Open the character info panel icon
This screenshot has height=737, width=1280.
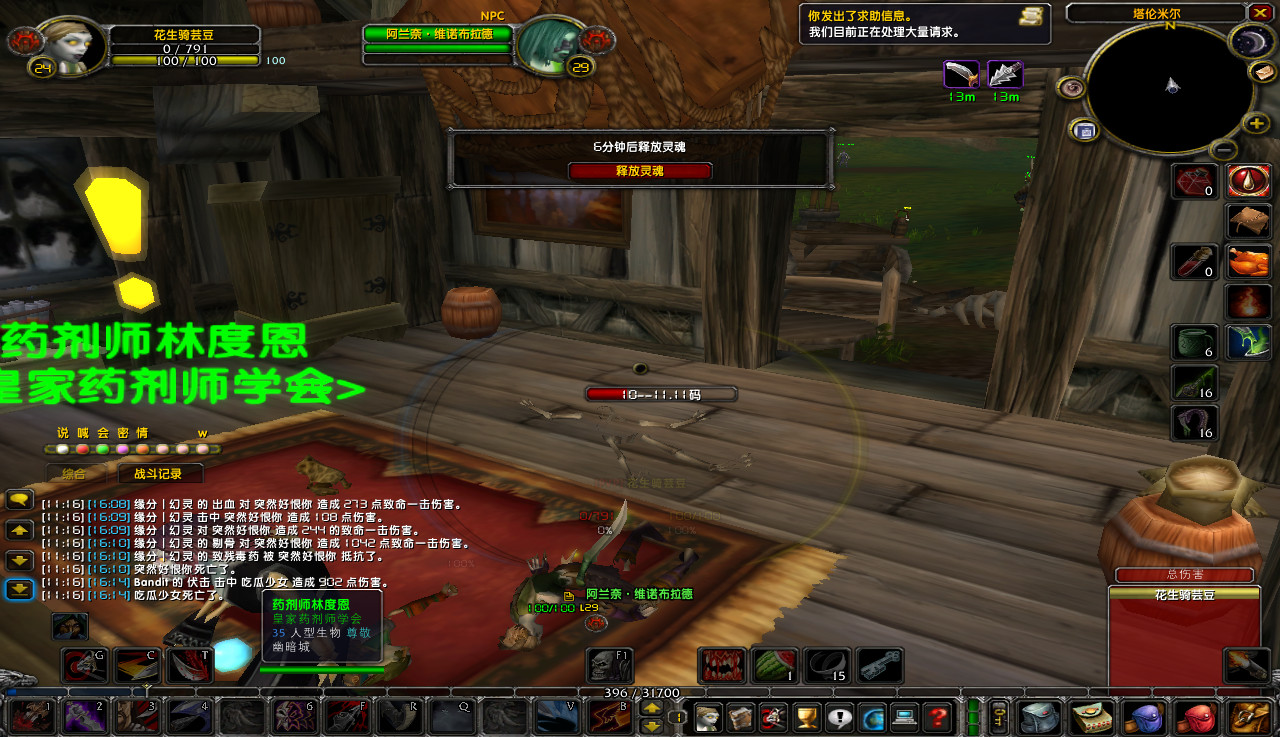(709, 716)
